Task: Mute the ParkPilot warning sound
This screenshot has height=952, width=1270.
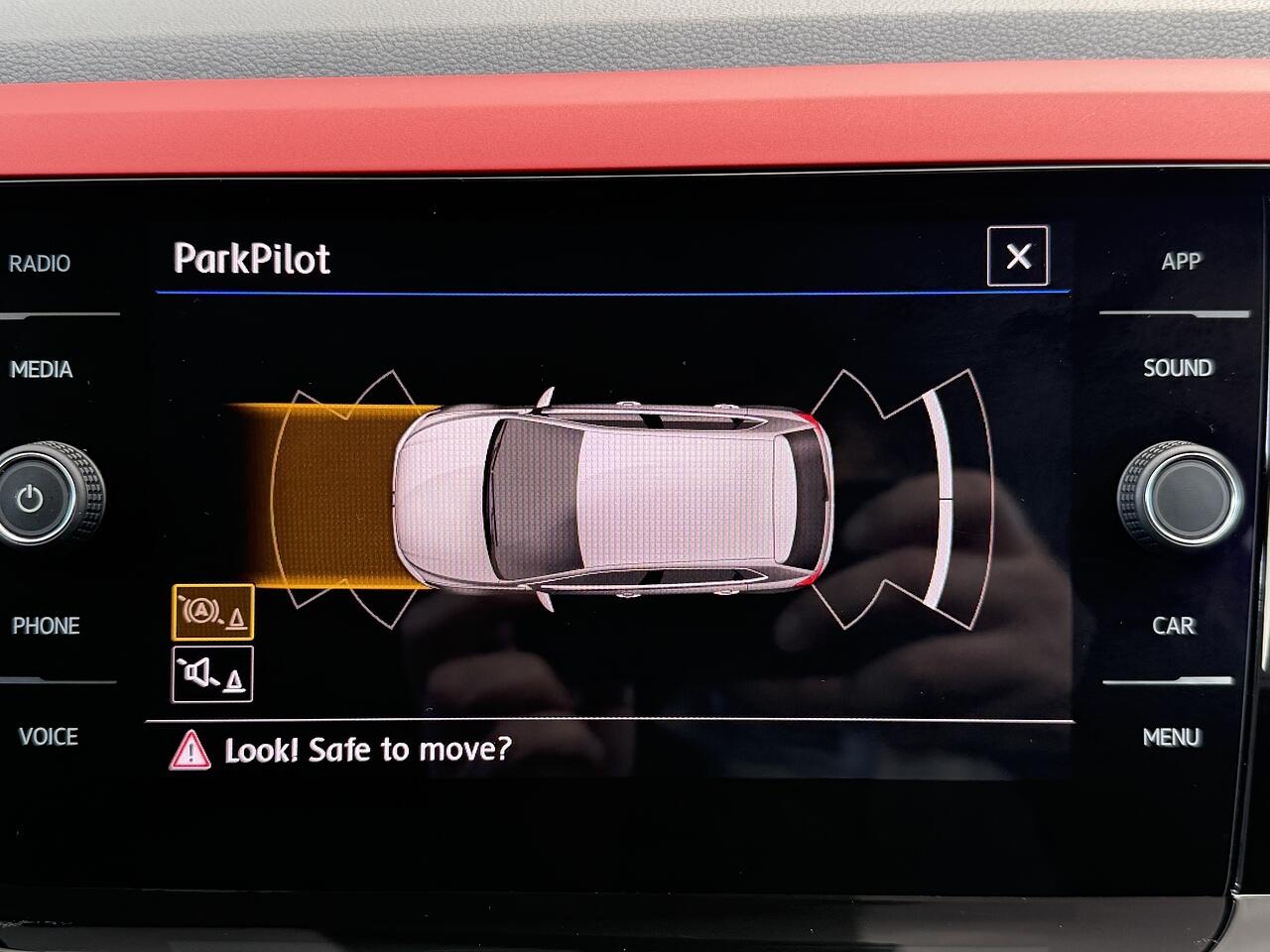Action: [x=212, y=674]
